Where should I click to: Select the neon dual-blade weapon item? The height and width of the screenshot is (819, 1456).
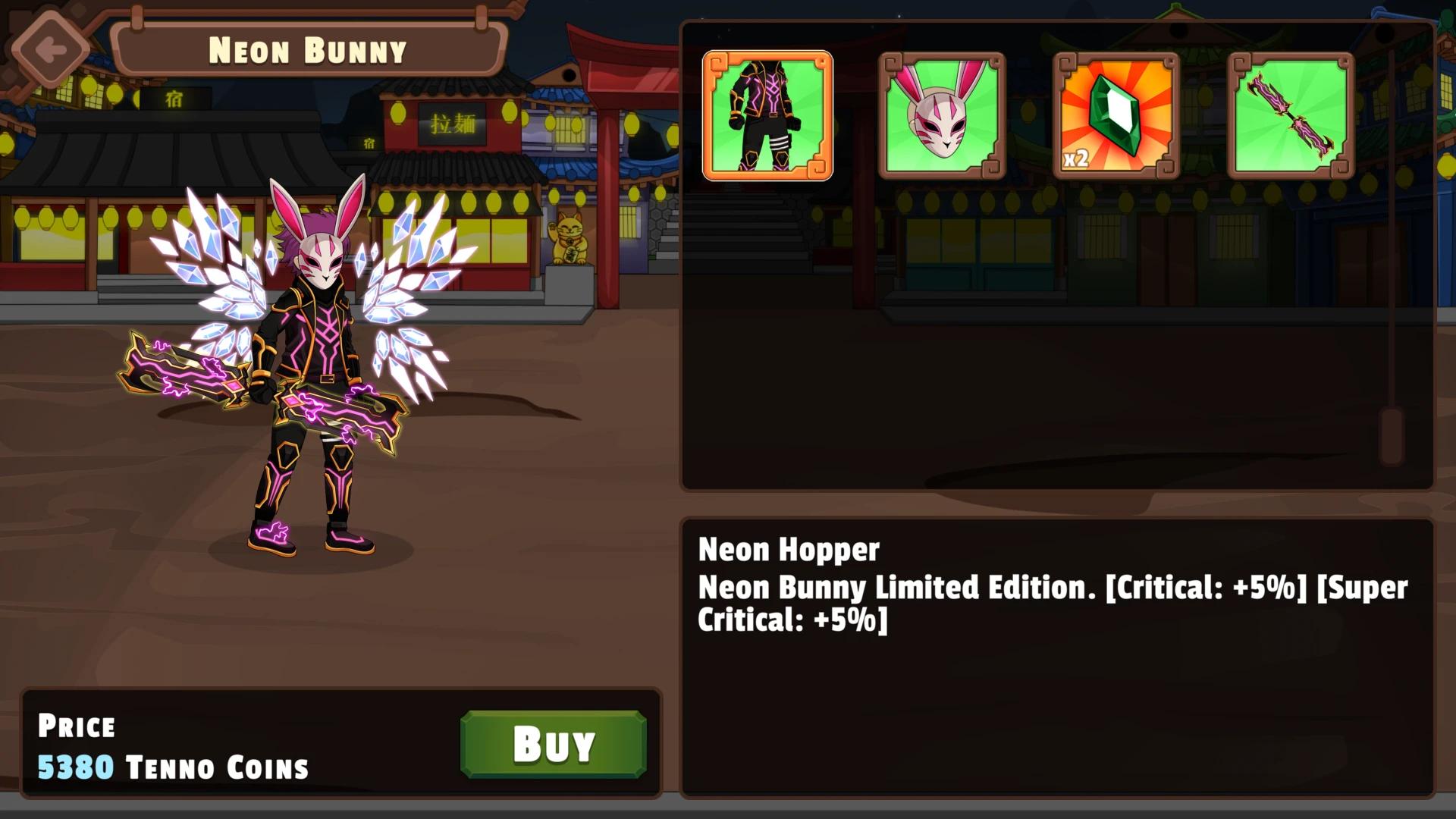point(1291,116)
